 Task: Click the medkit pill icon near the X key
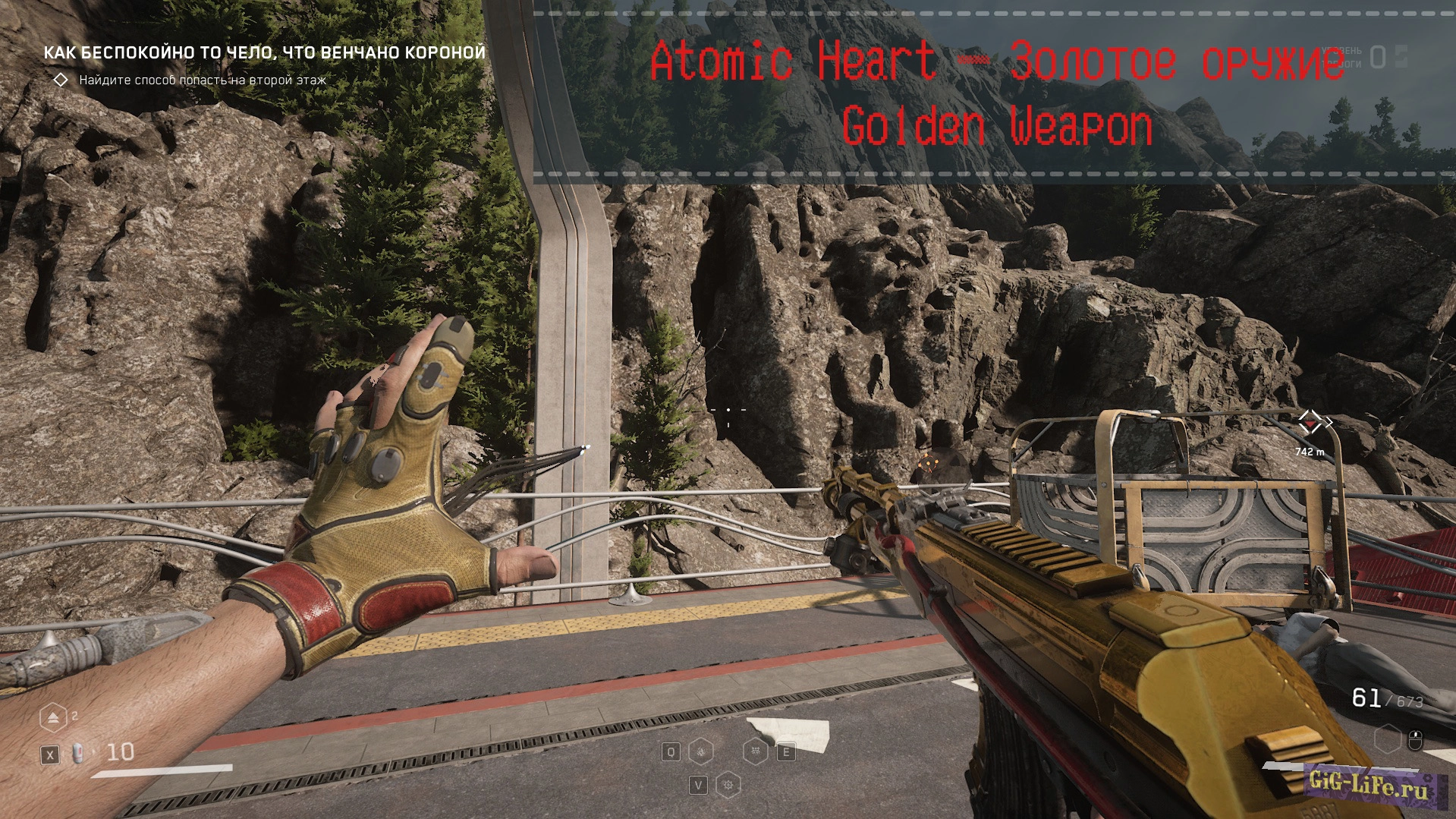pos(78,754)
